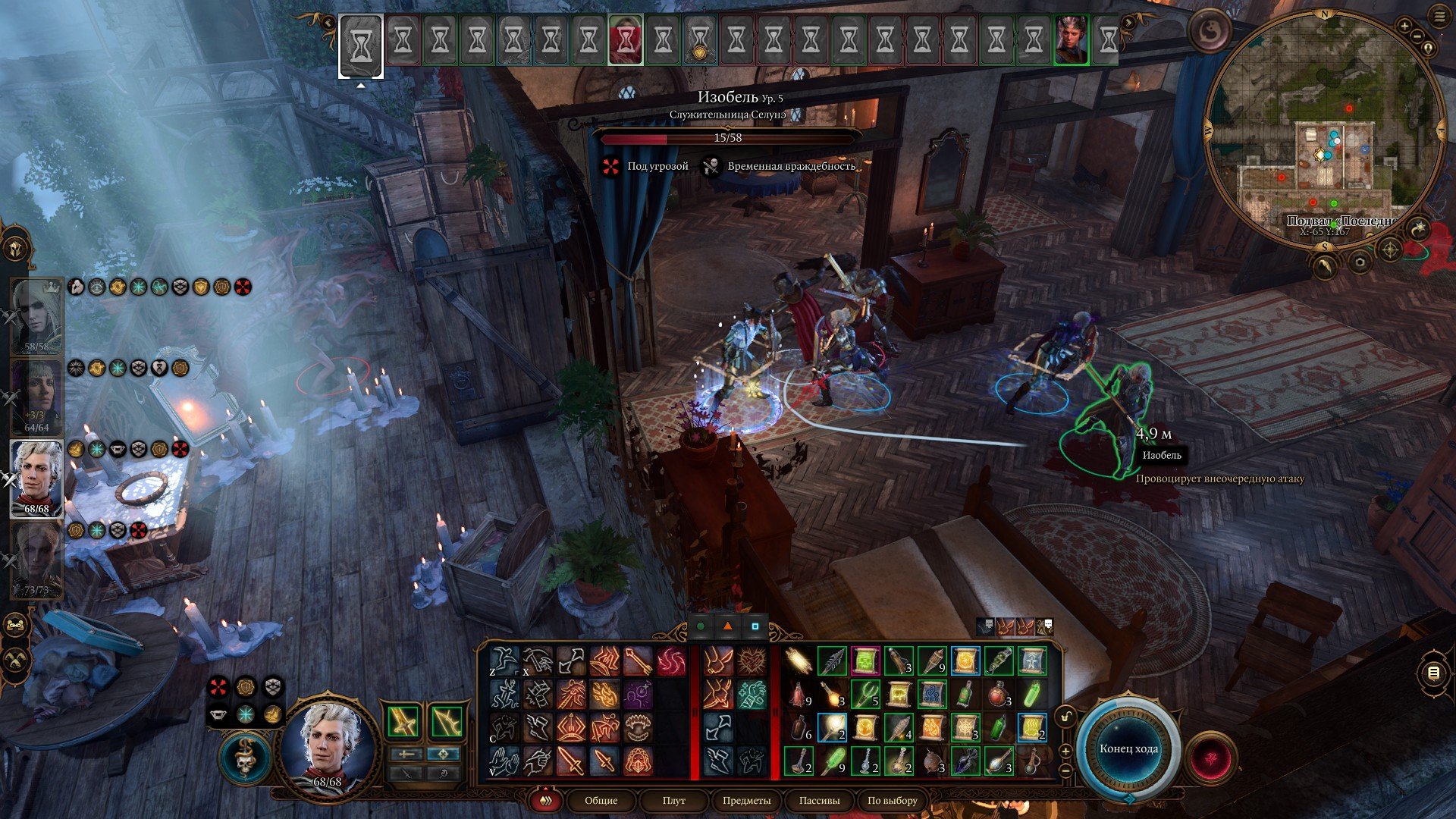This screenshot has height=819, width=1456.
Task: Select the Предметы hotbar tab
Action: tap(746, 800)
